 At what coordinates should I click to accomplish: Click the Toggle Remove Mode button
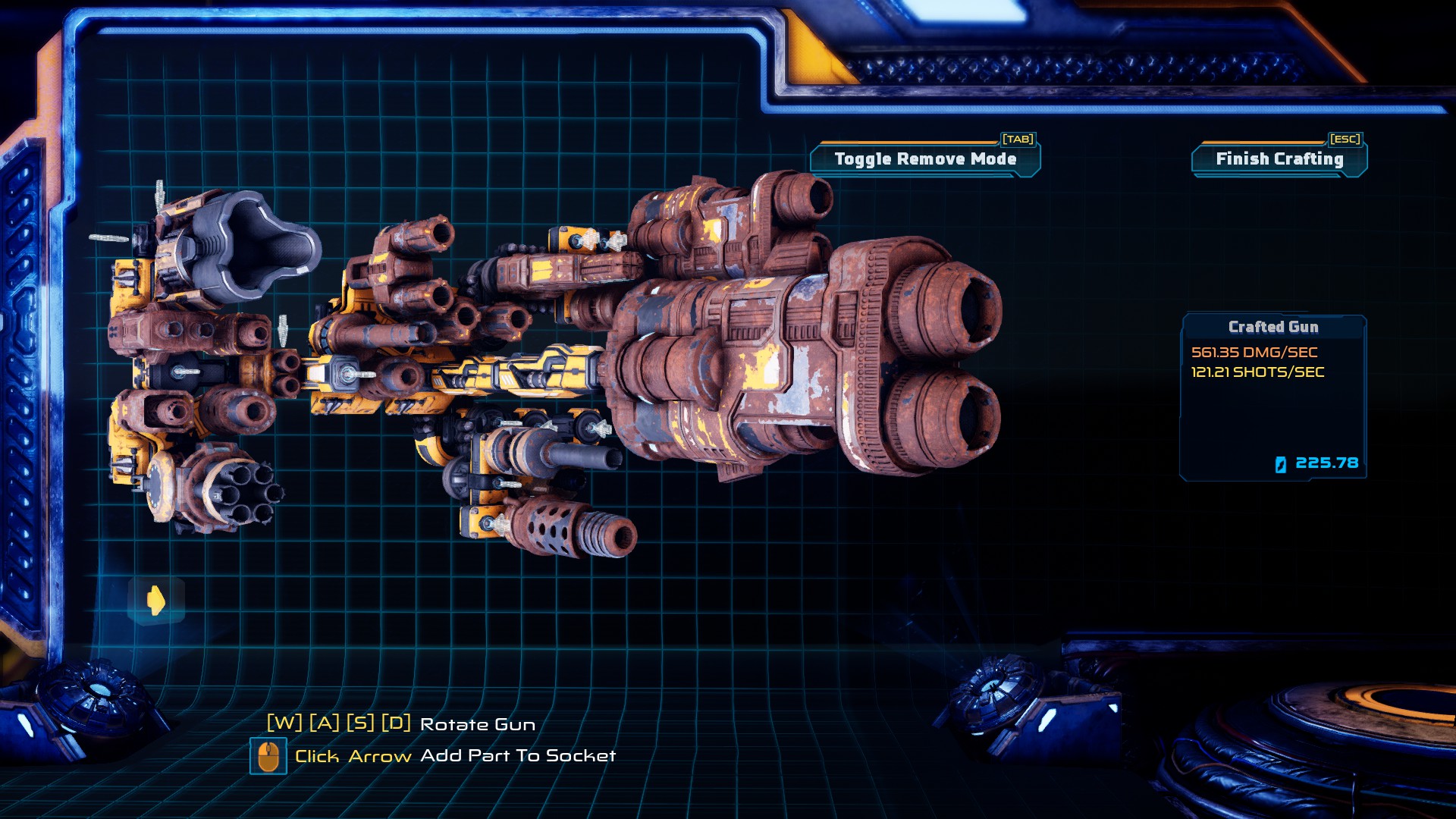coord(925,159)
